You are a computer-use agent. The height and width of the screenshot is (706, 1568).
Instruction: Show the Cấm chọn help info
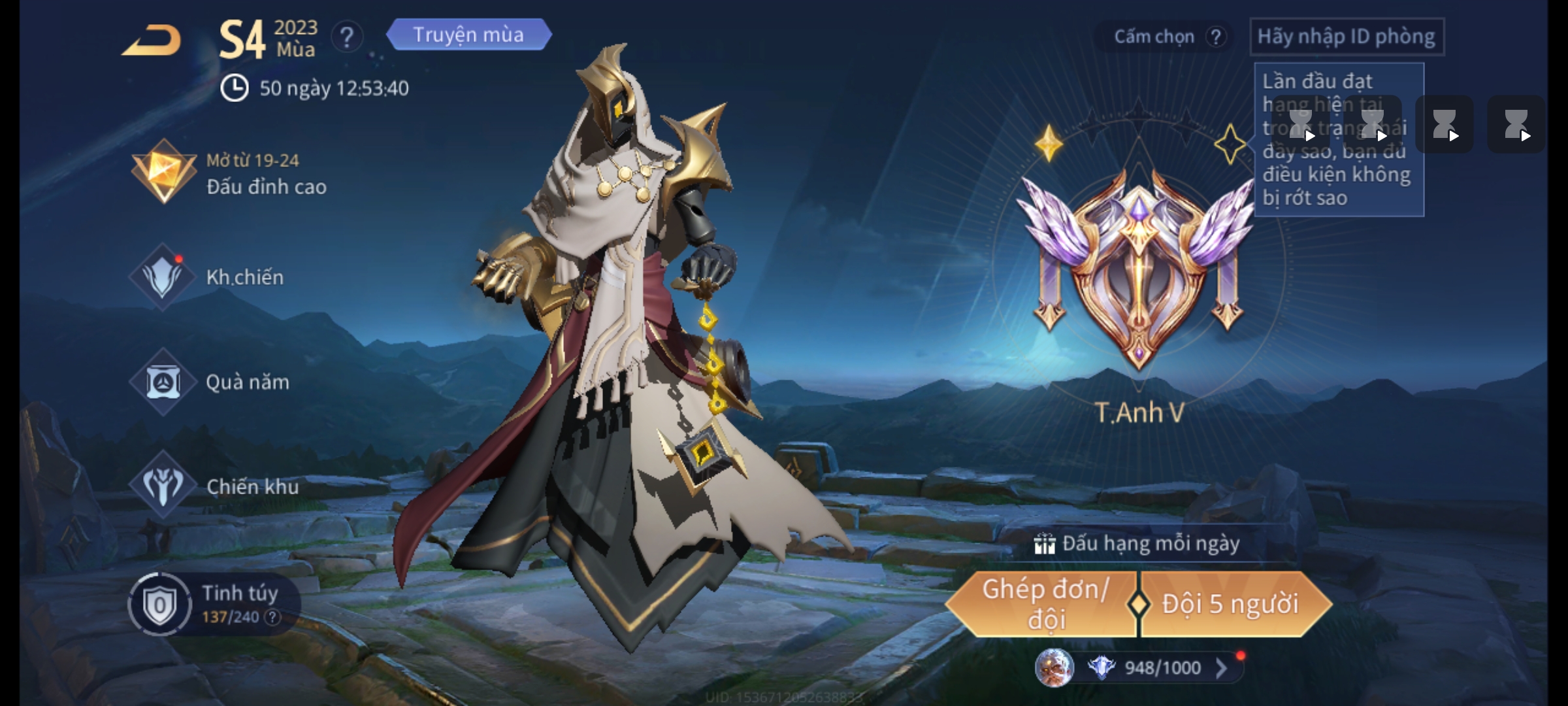[x=1216, y=37]
